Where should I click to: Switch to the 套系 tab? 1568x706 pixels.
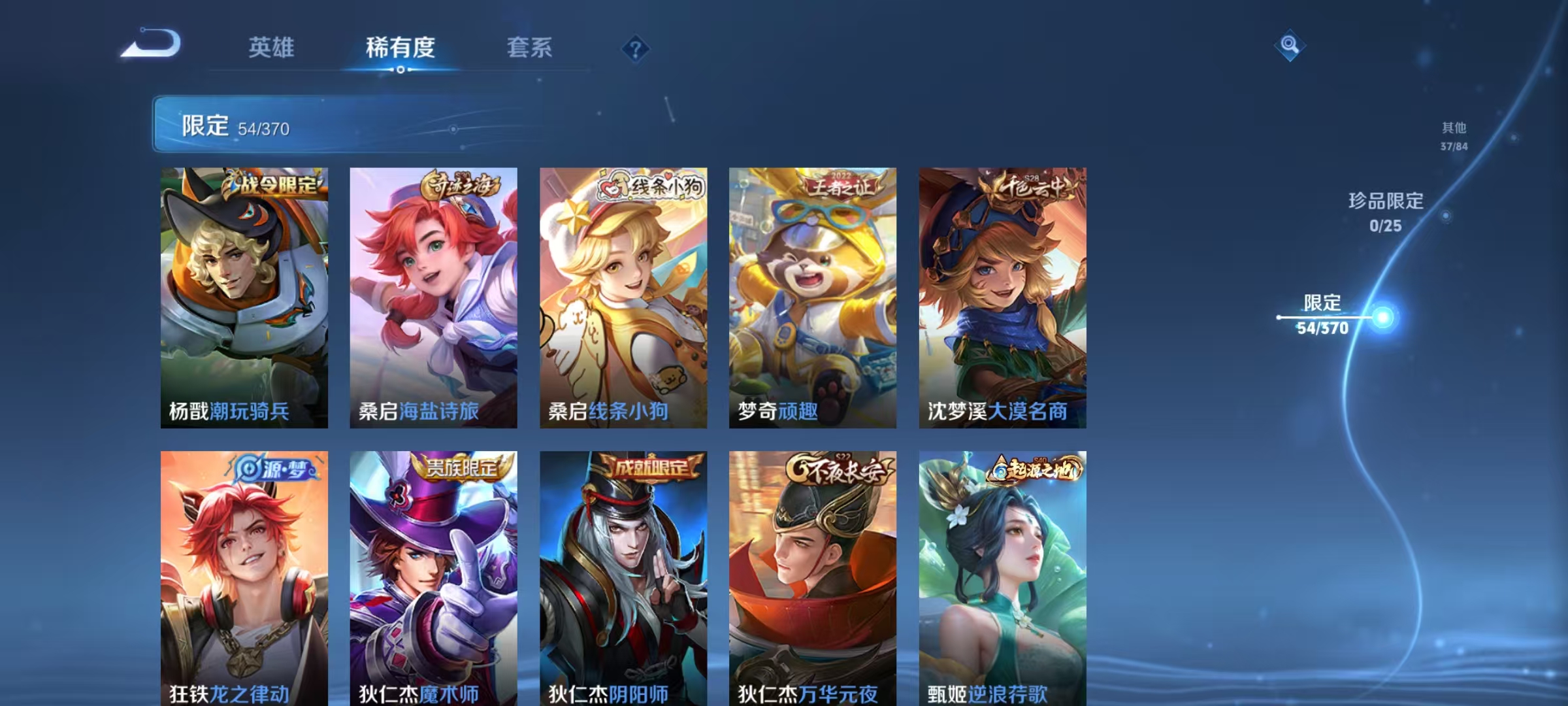click(530, 48)
